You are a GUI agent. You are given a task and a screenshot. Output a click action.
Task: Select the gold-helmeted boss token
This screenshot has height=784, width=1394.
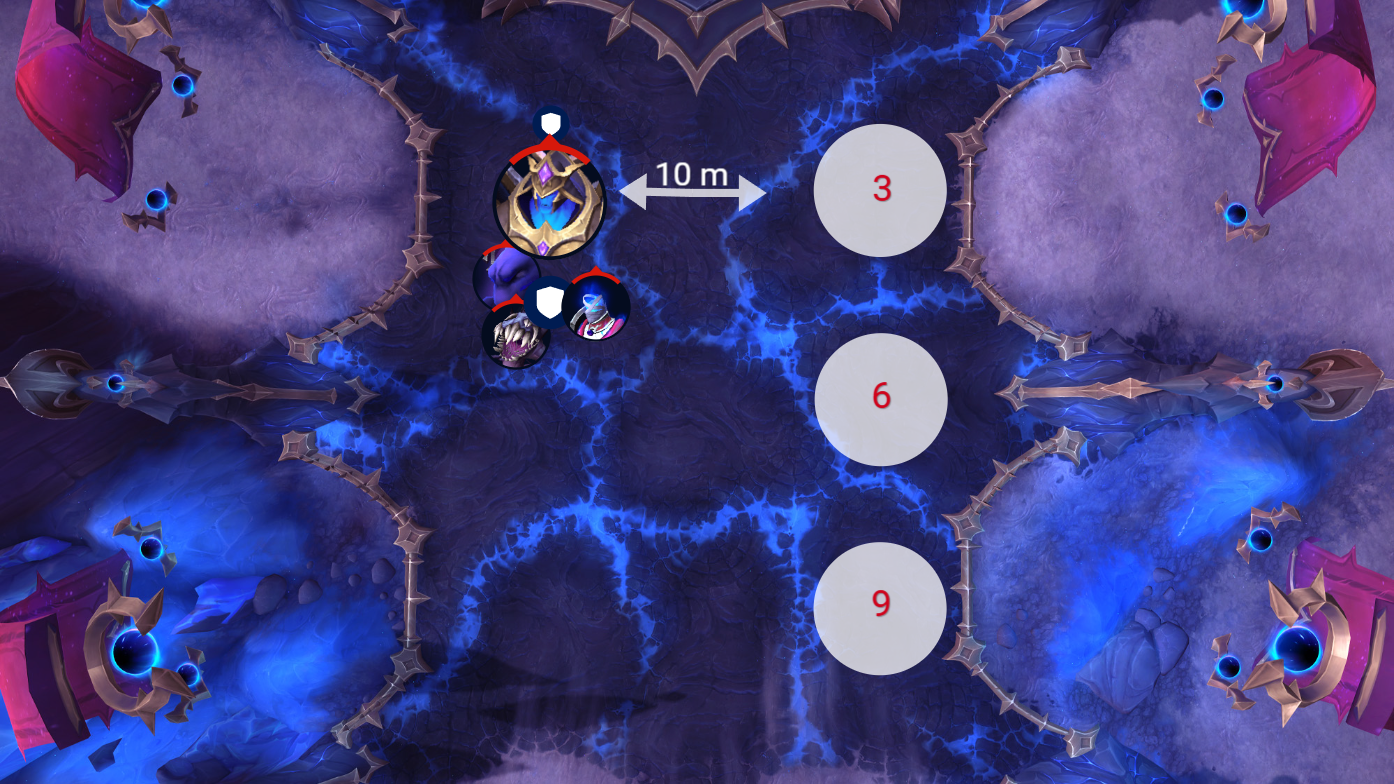coord(548,203)
